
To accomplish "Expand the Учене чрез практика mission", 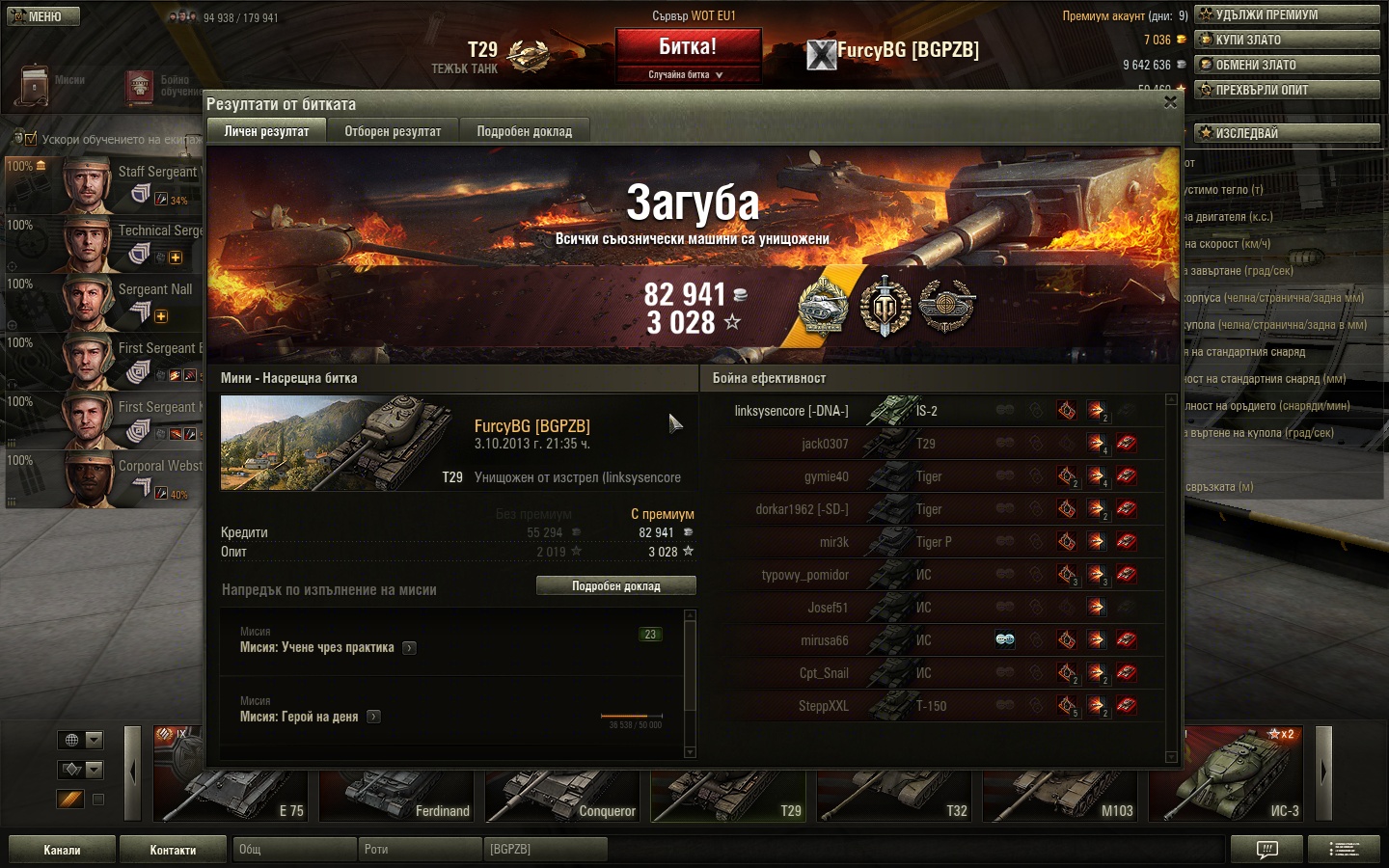I will [409, 648].
